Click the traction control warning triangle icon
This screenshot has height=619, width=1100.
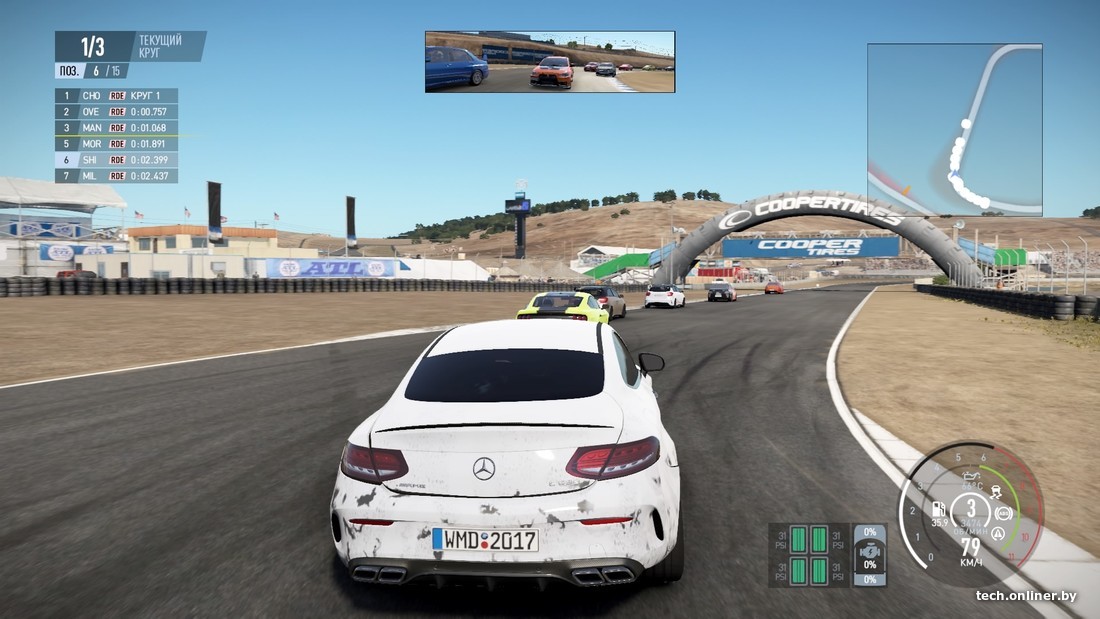pyautogui.click(x=997, y=533)
